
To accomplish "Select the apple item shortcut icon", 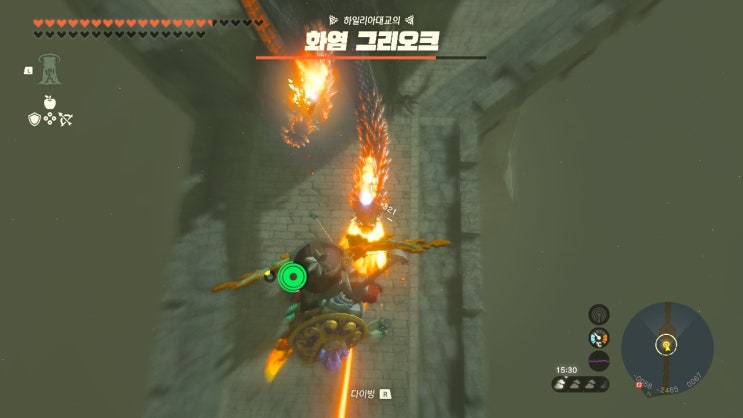I will click(x=48, y=101).
